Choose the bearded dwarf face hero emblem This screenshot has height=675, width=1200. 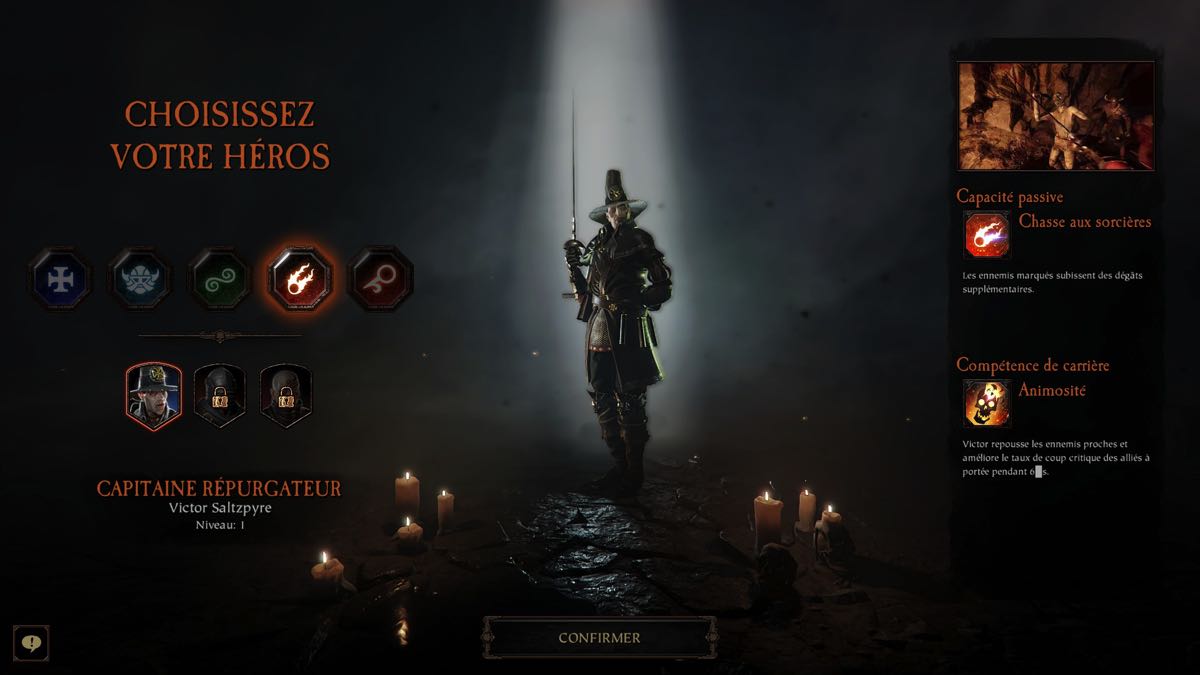[140, 277]
